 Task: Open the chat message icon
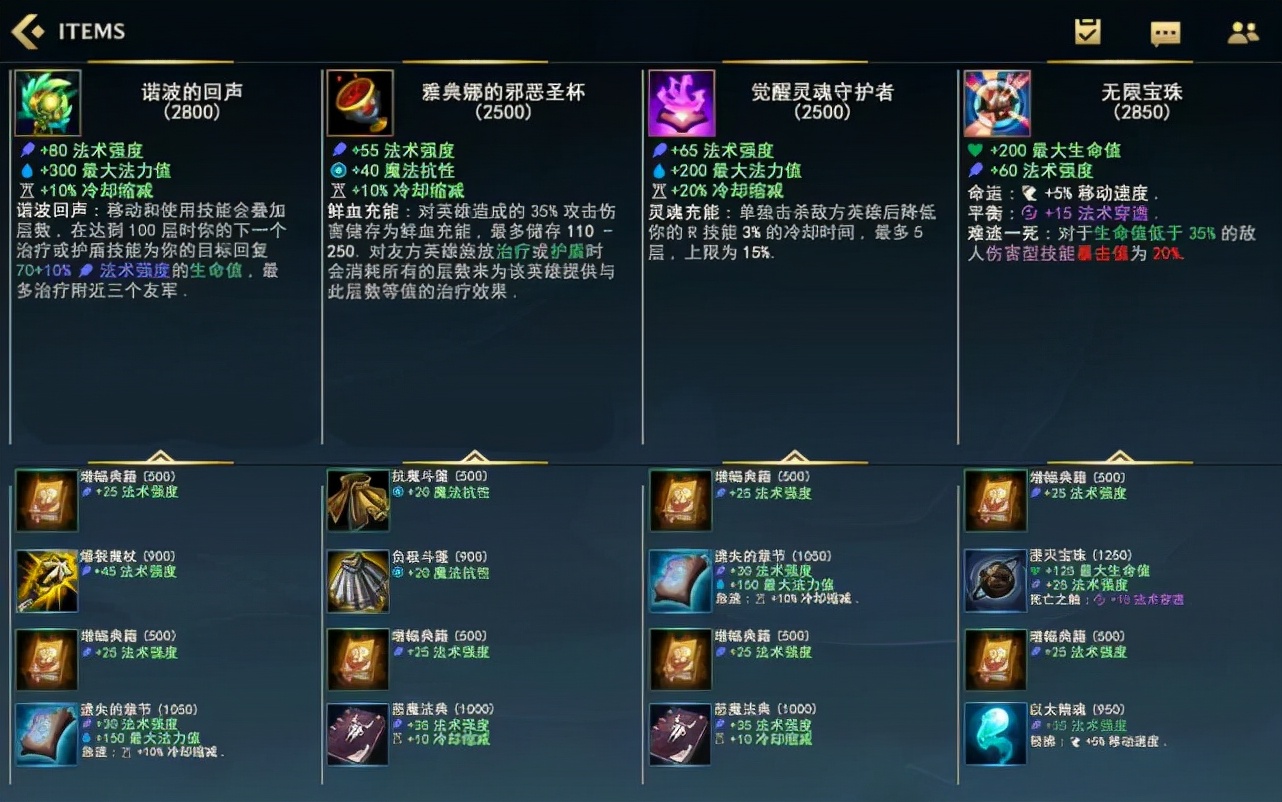click(1168, 31)
